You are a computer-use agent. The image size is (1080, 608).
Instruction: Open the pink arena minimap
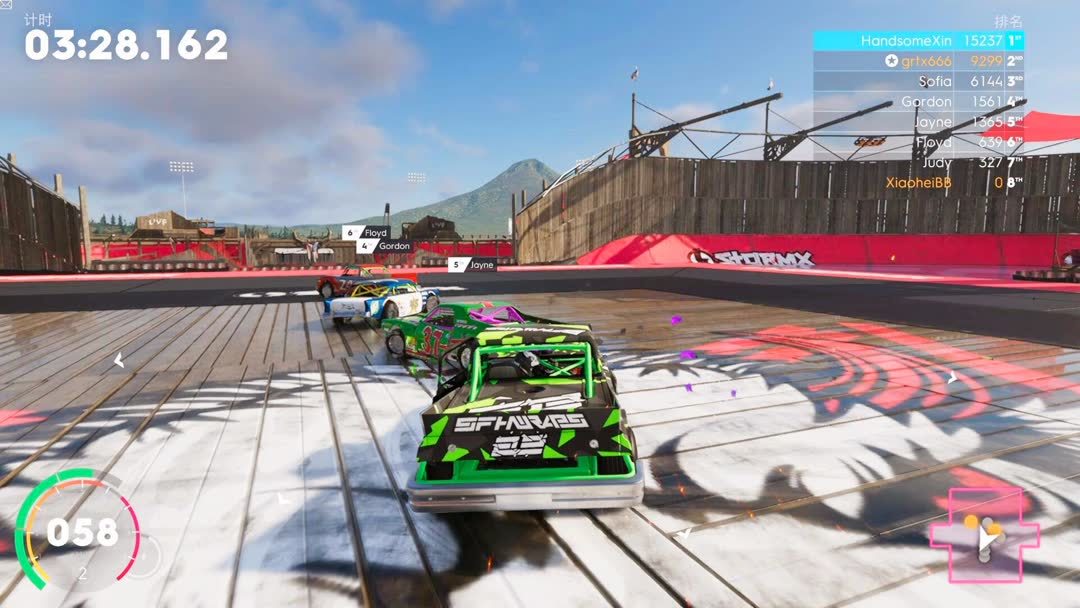(x=984, y=535)
